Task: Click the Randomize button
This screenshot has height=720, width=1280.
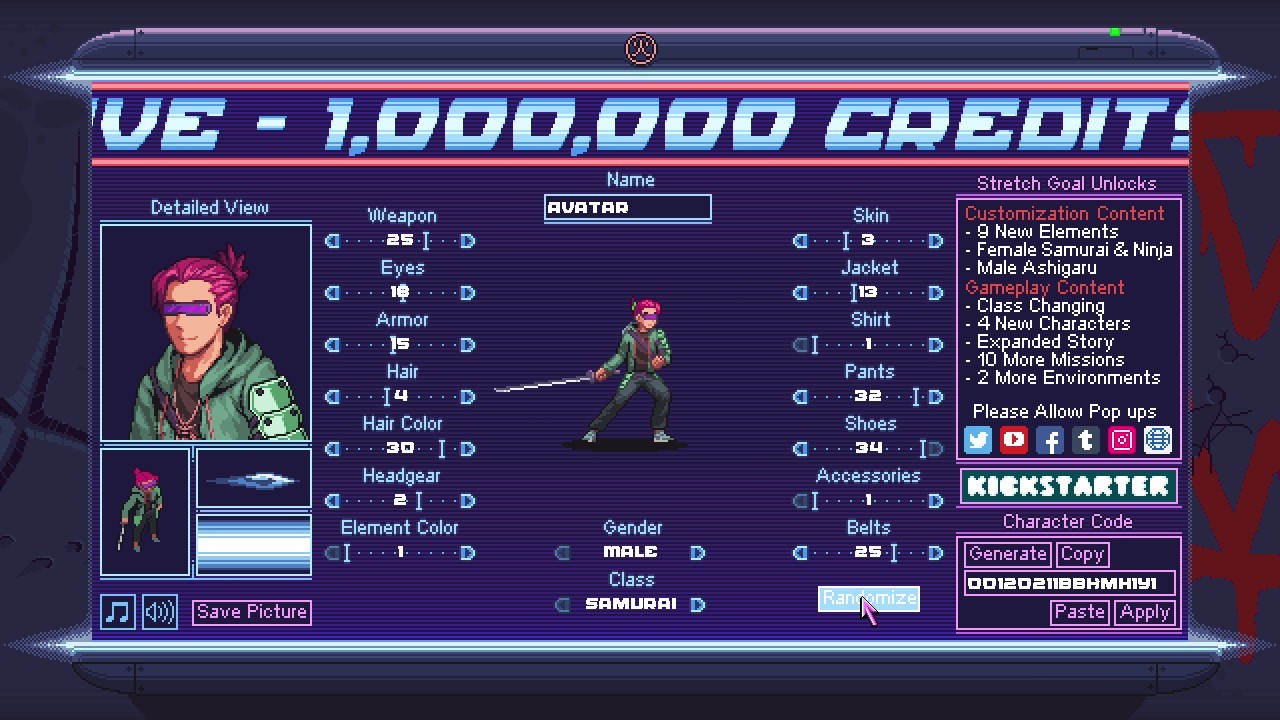Action: (x=868, y=598)
